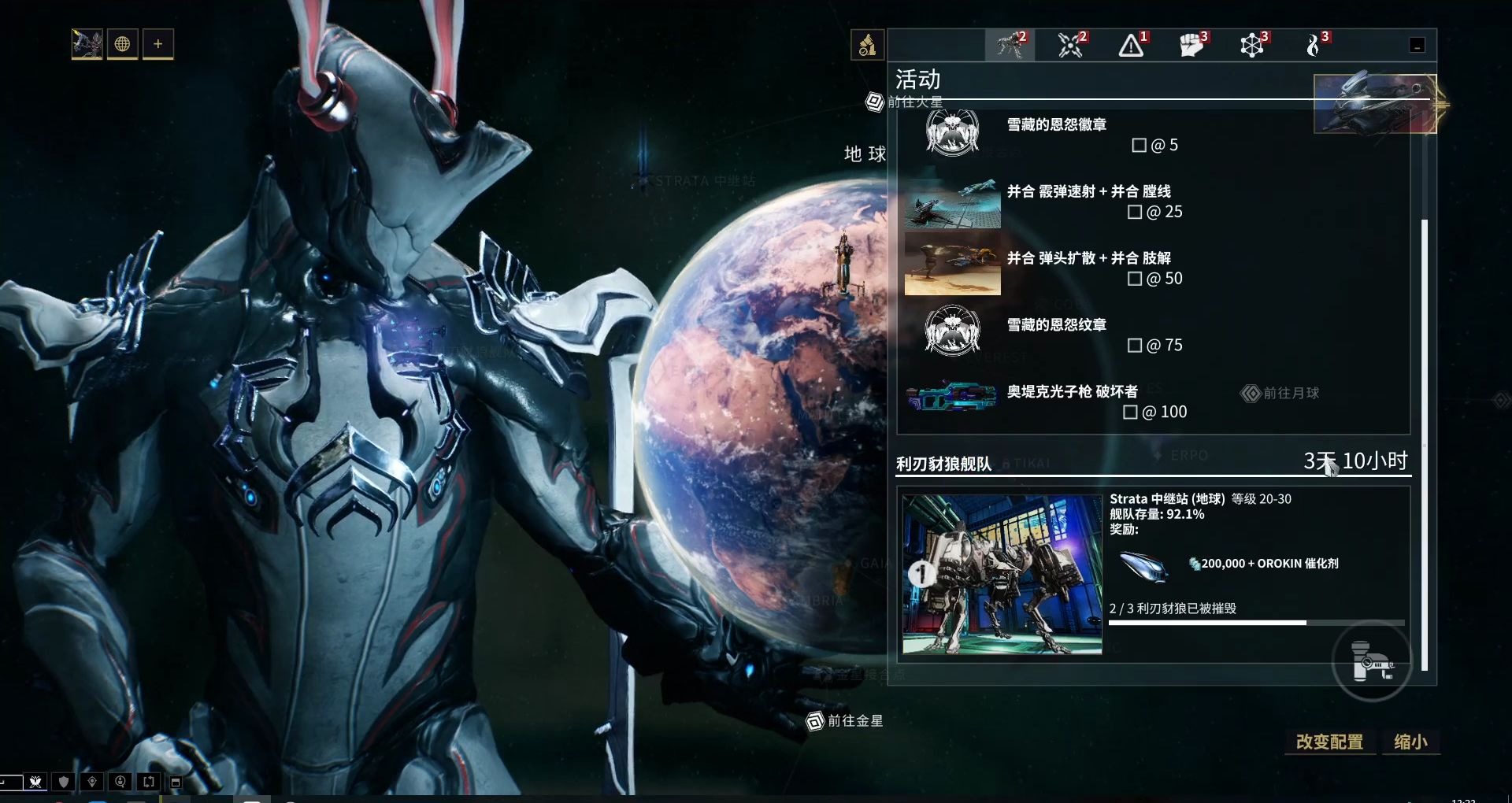Click the 缩小 zoom-out button

click(1410, 742)
